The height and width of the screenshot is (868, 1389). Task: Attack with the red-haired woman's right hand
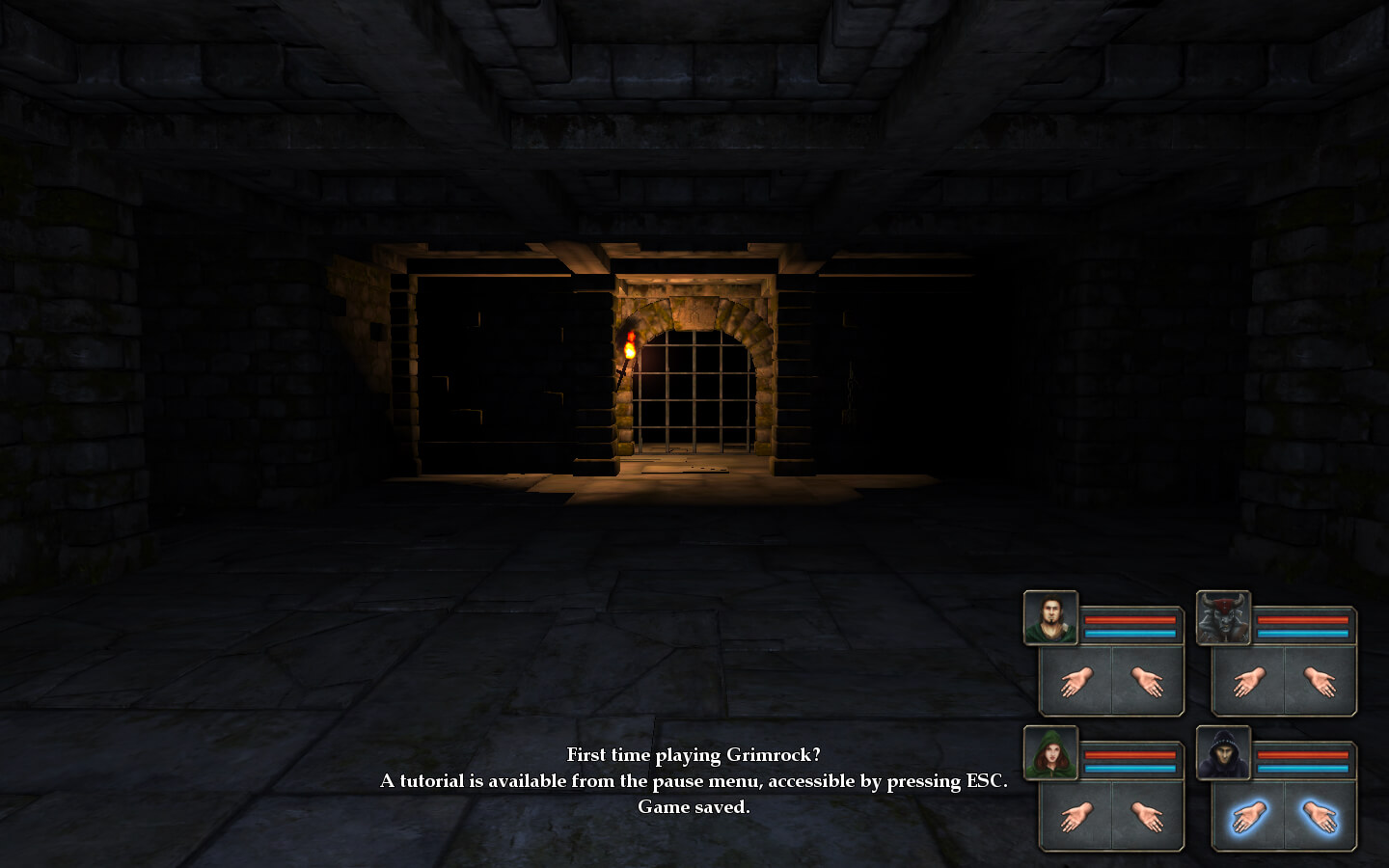[1148, 817]
